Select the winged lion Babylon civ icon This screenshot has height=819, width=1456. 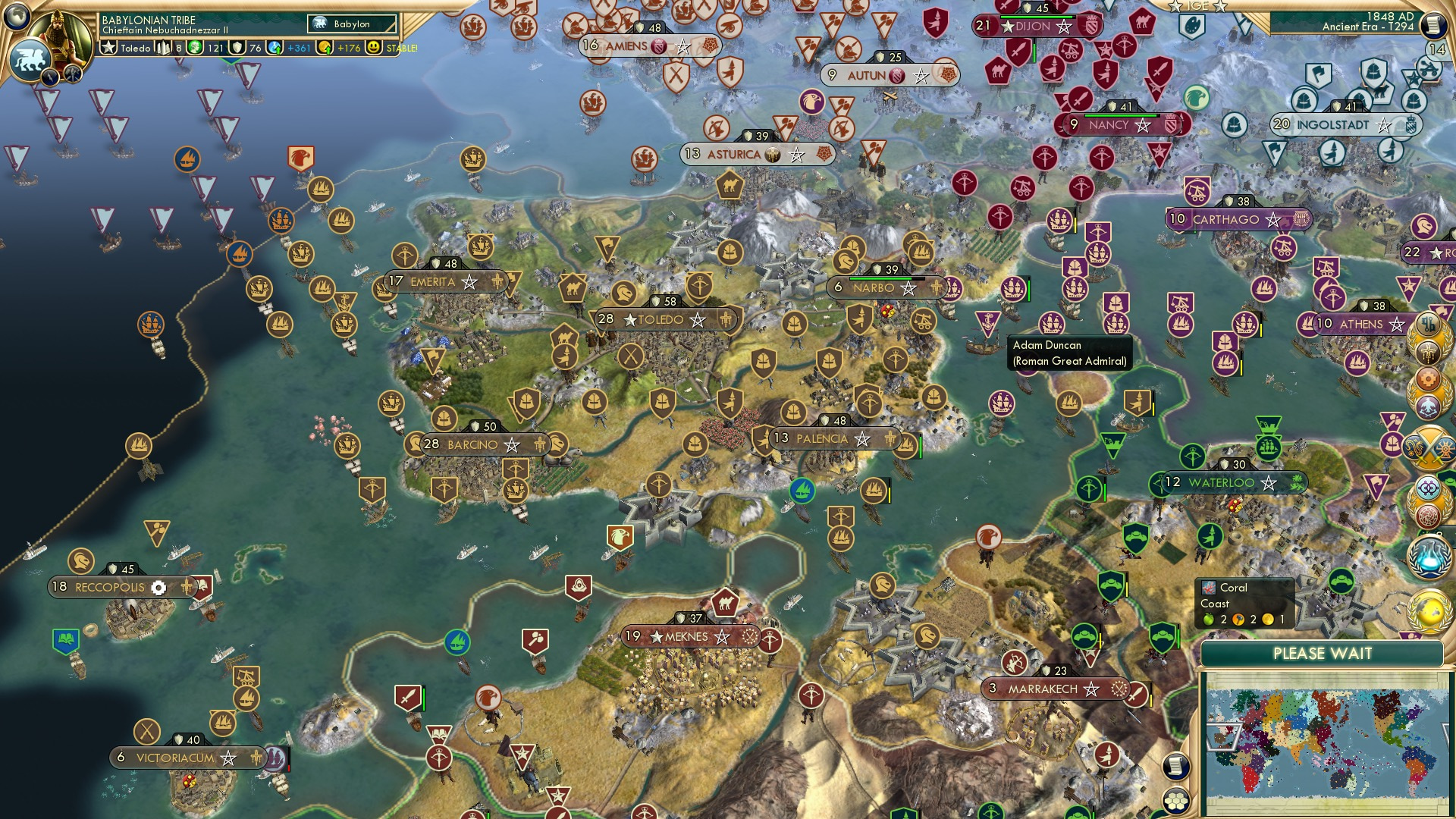(29, 59)
